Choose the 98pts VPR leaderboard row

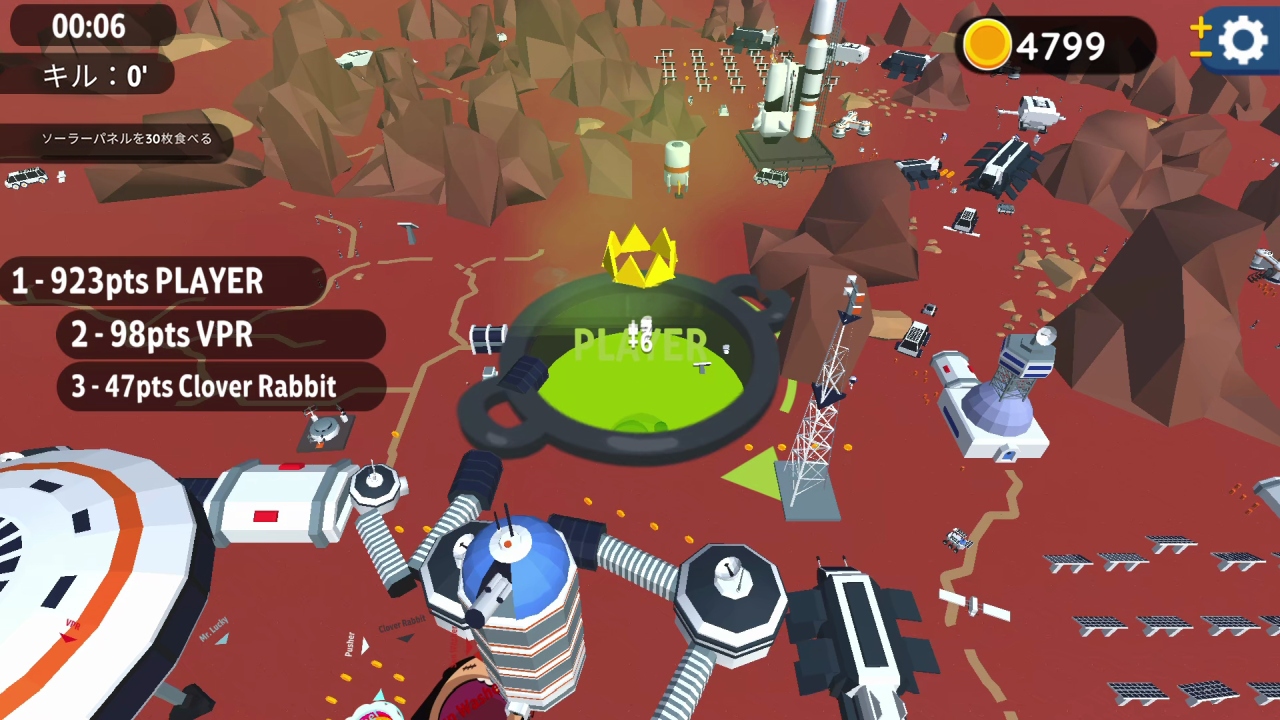[218, 335]
